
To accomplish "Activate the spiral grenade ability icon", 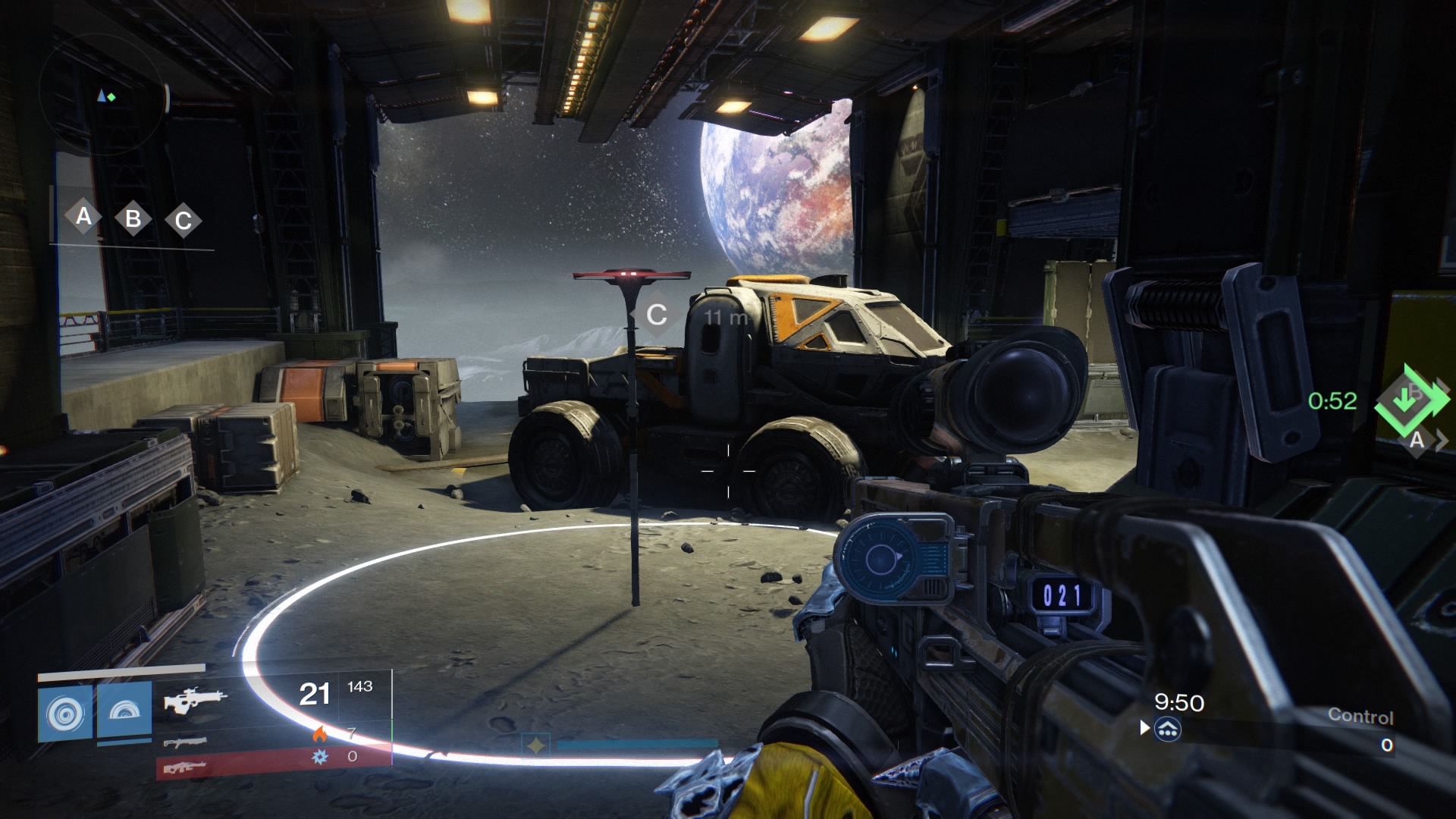I will tap(65, 714).
